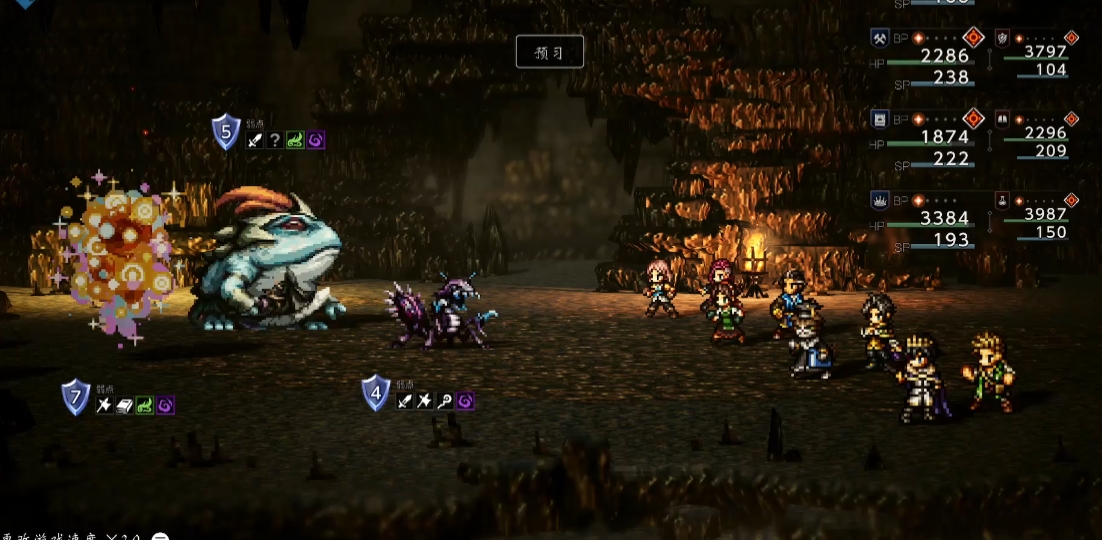Select the castle tower emblem party member
Viewport: 1102px width, 540px height.
(880, 120)
